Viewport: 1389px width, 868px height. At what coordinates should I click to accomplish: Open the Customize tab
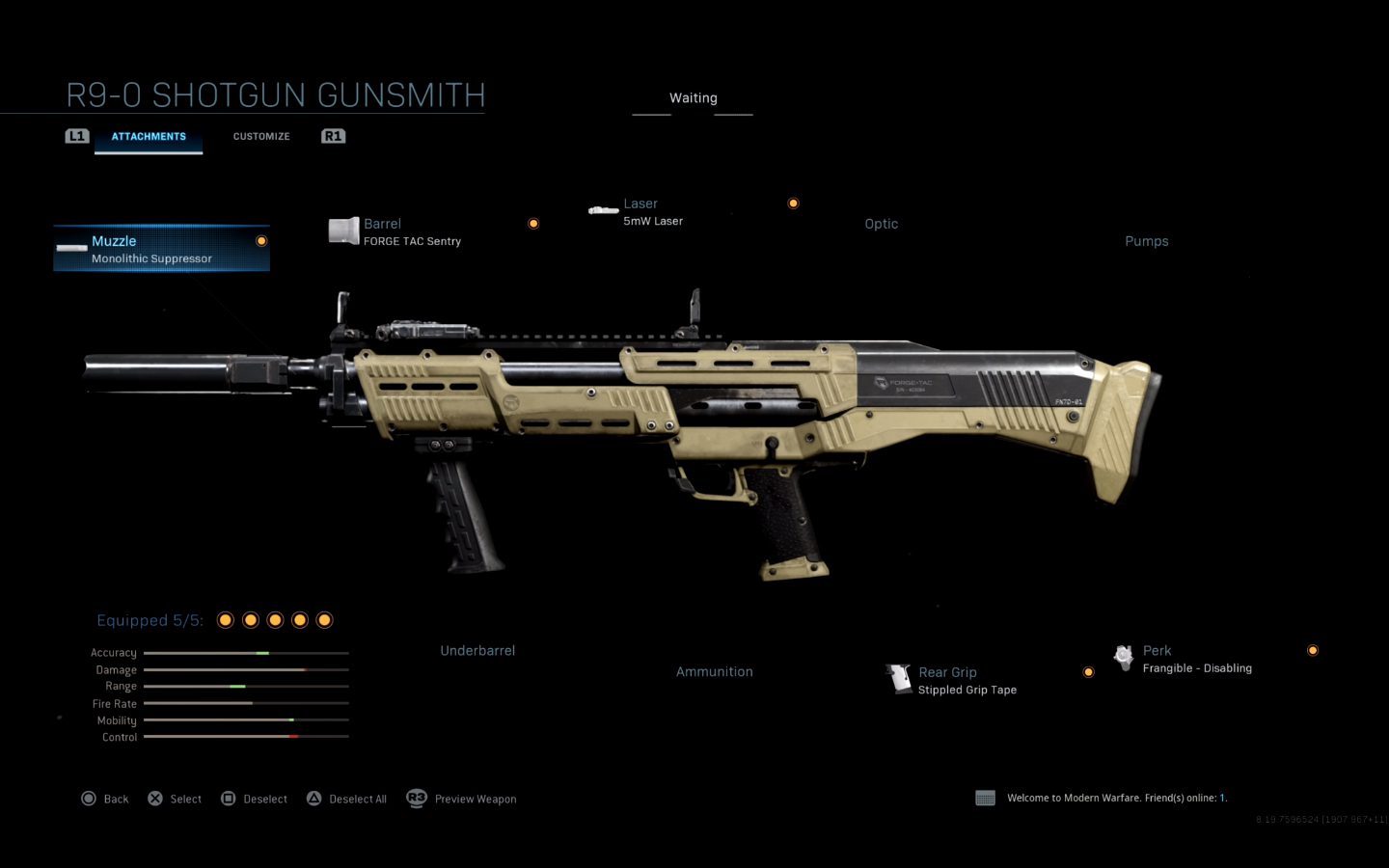point(261,137)
